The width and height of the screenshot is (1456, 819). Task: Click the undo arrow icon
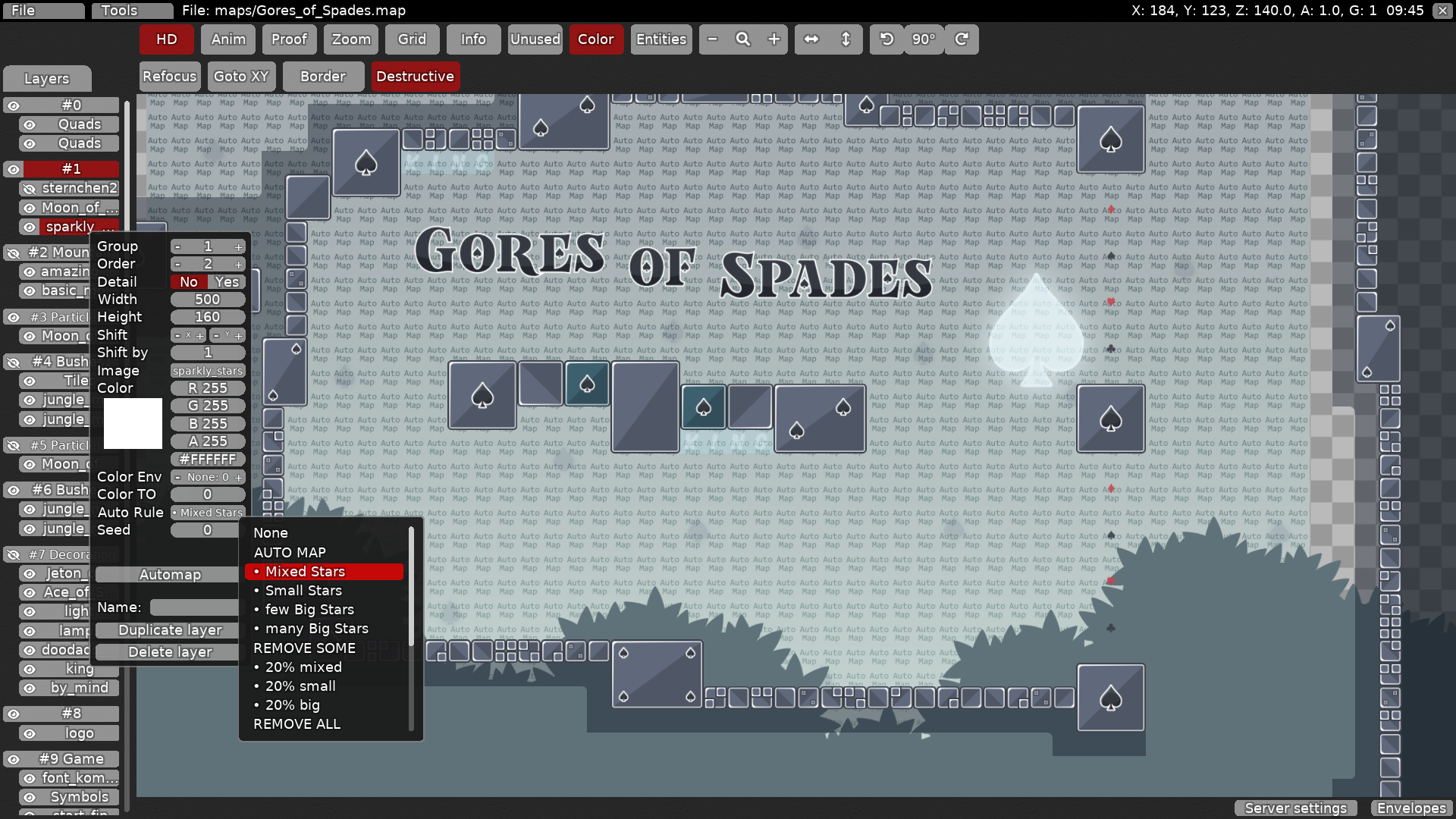[x=886, y=39]
